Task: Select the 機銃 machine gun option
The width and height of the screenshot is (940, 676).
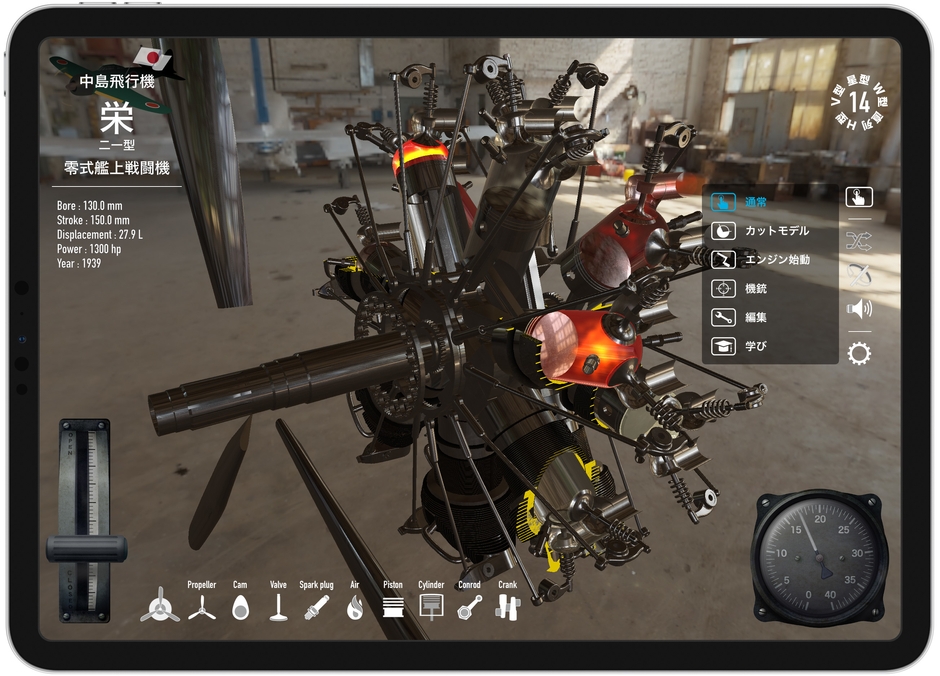Action: [x=756, y=289]
